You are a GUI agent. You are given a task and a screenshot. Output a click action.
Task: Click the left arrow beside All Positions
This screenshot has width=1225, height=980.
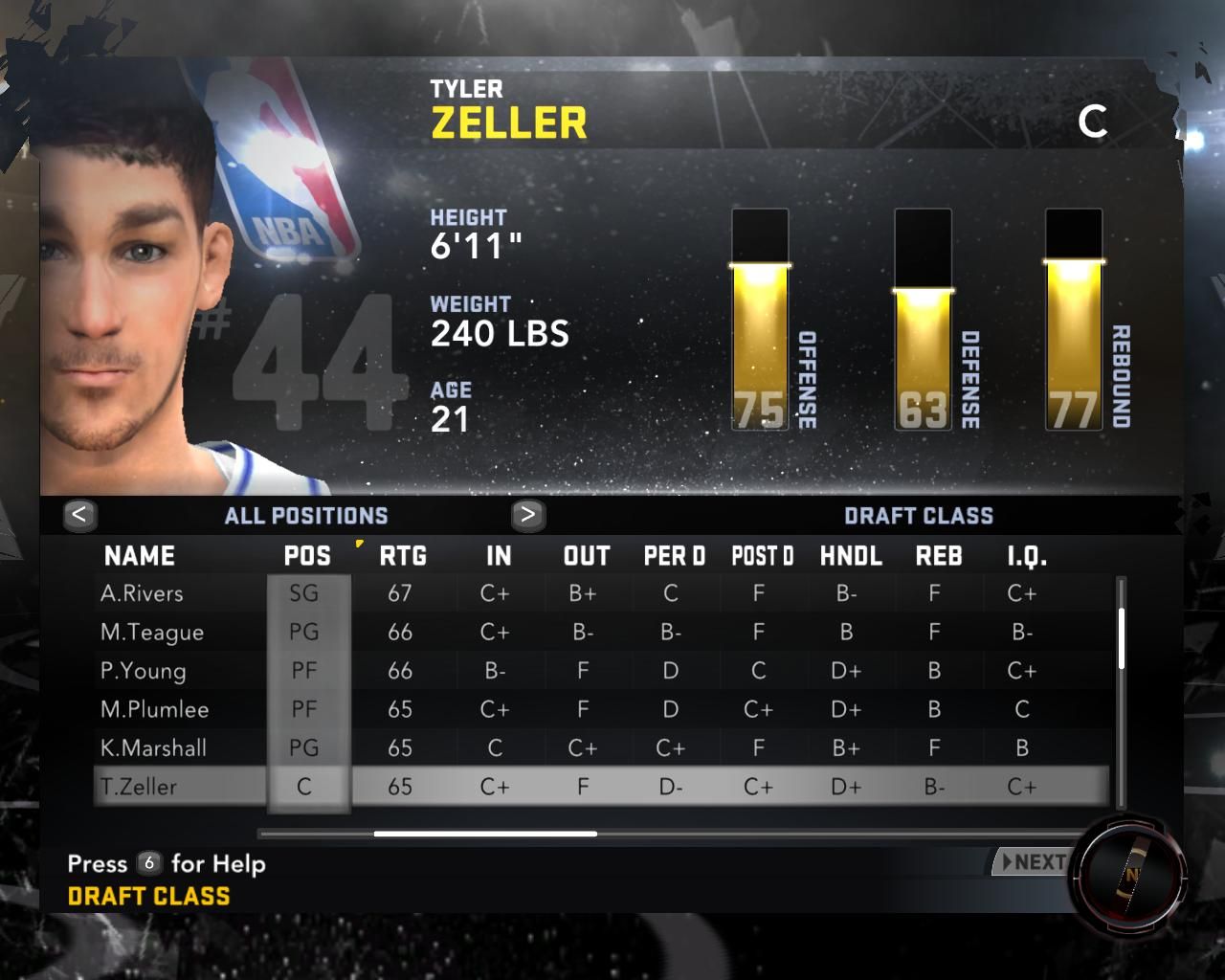[79, 515]
